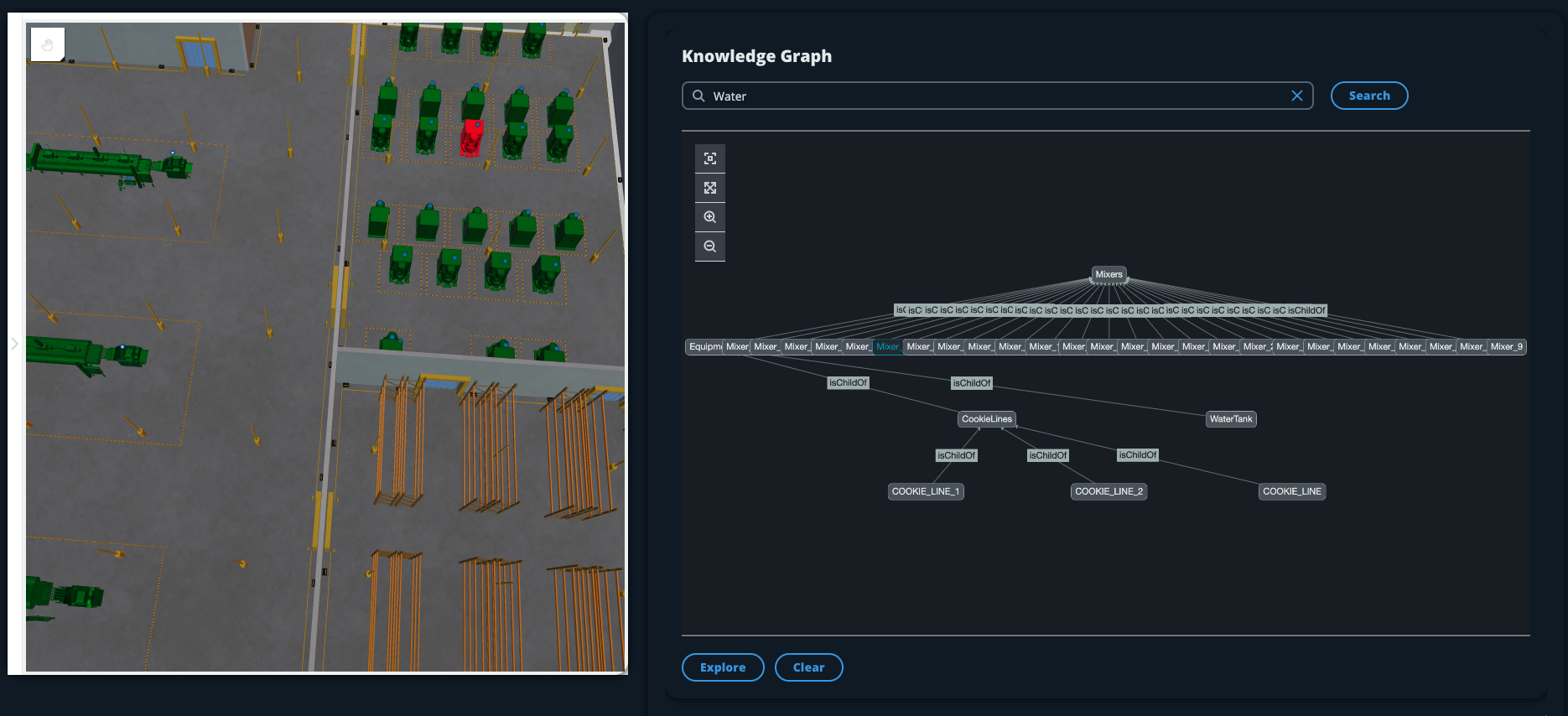
Task: Click the magnifier icon inside the search bar
Action: pyautogui.click(x=698, y=96)
